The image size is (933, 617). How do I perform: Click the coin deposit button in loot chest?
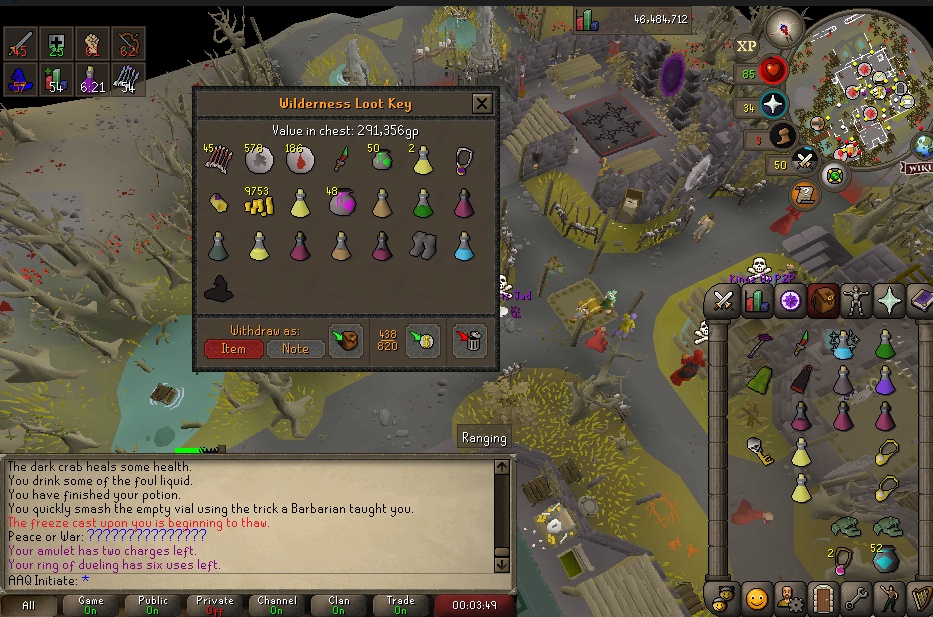[x=423, y=340]
